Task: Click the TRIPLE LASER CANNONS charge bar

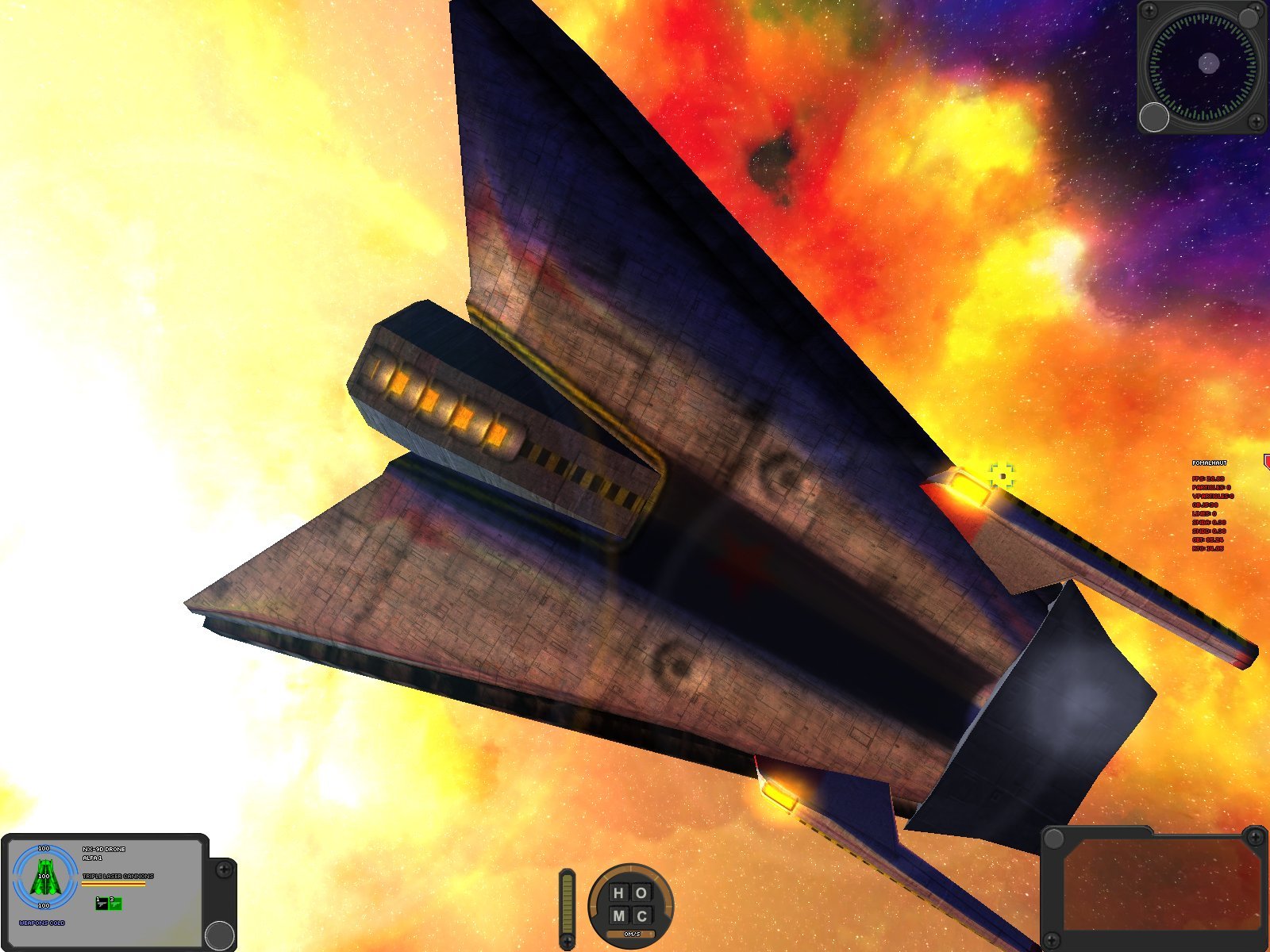Action: pyautogui.click(x=113, y=884)
